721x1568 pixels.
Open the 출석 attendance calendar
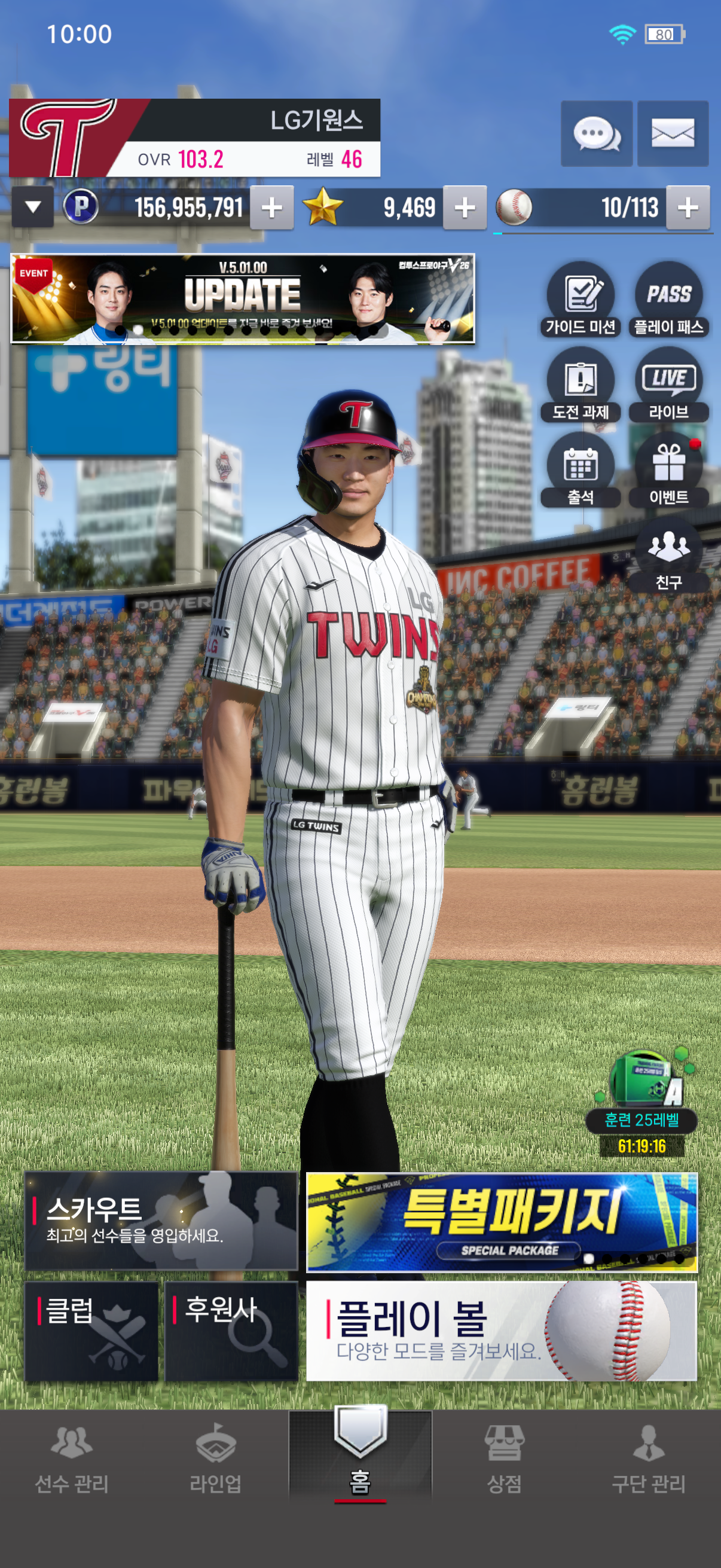581,470
